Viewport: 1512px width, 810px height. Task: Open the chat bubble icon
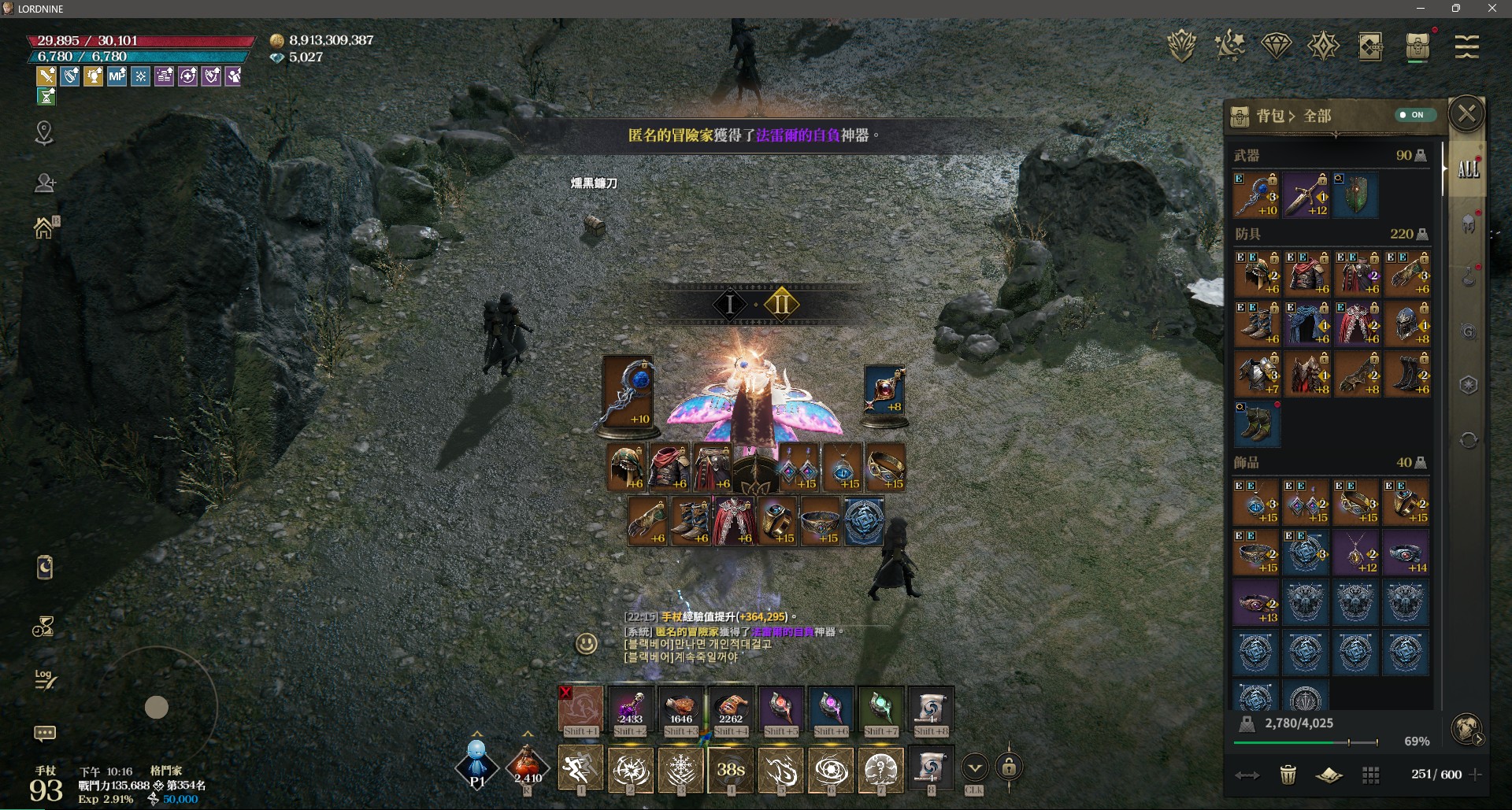tap(45, 734)
